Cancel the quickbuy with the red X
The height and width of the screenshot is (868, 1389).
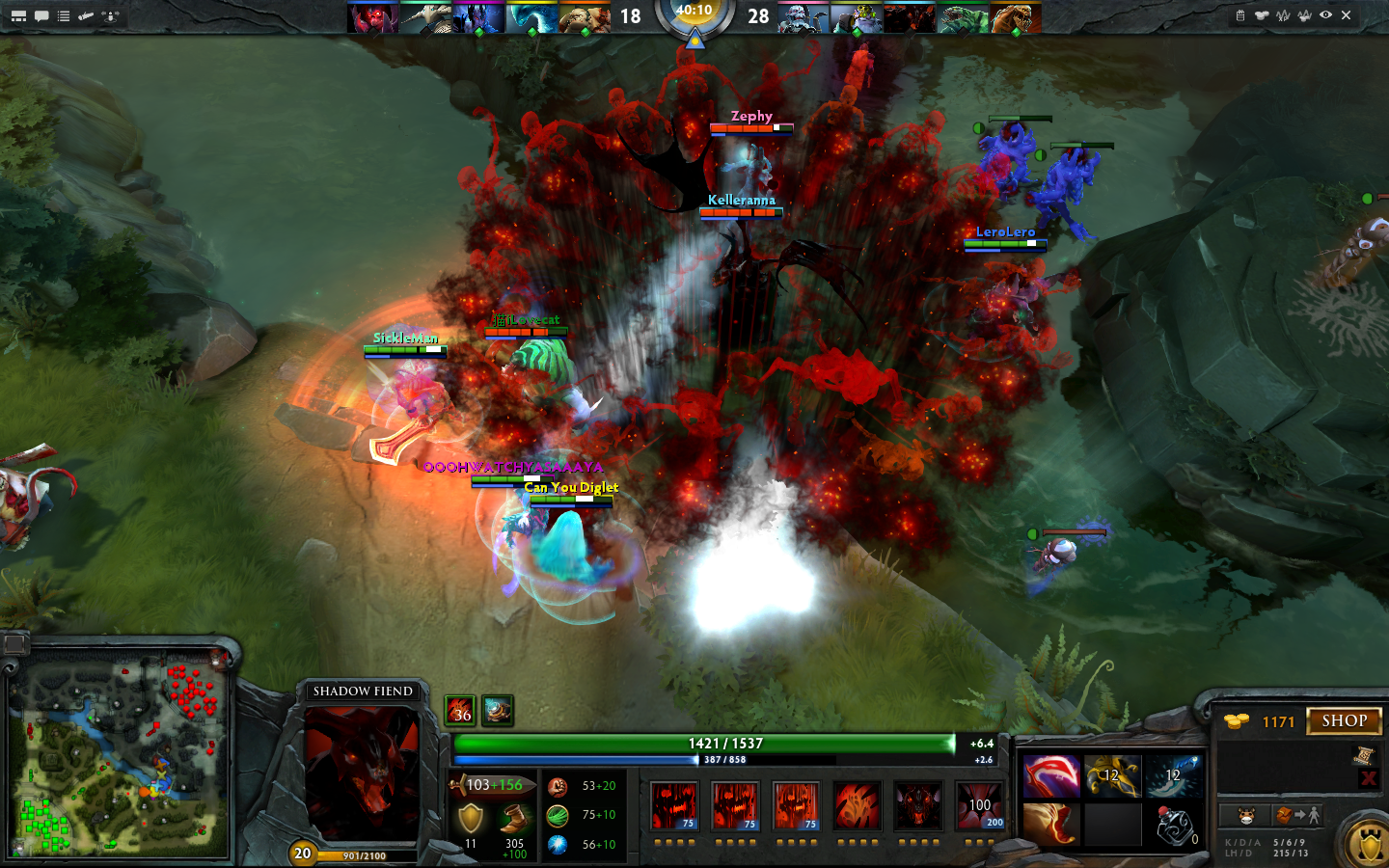(x=1368, y=777)
